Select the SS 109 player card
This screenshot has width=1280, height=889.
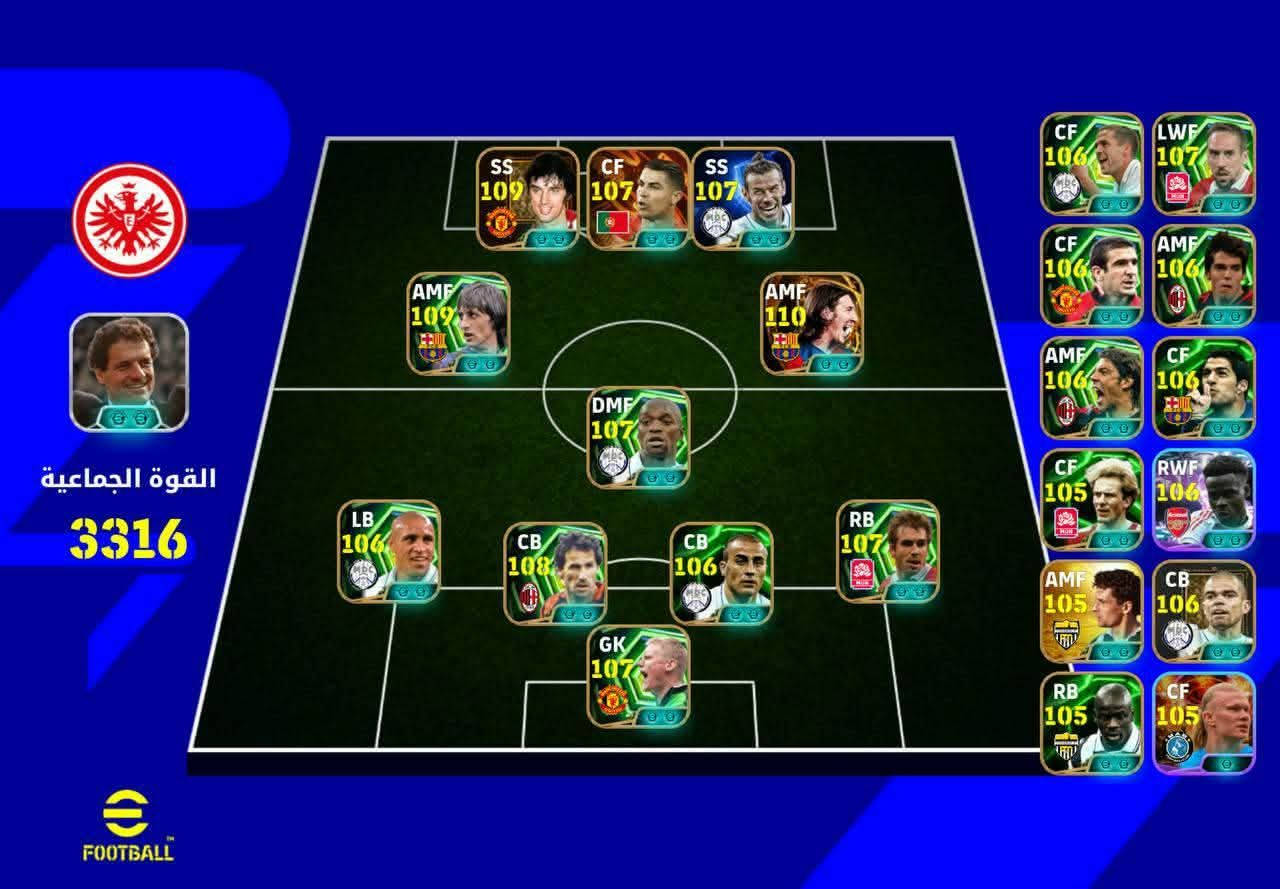point(528,199)
